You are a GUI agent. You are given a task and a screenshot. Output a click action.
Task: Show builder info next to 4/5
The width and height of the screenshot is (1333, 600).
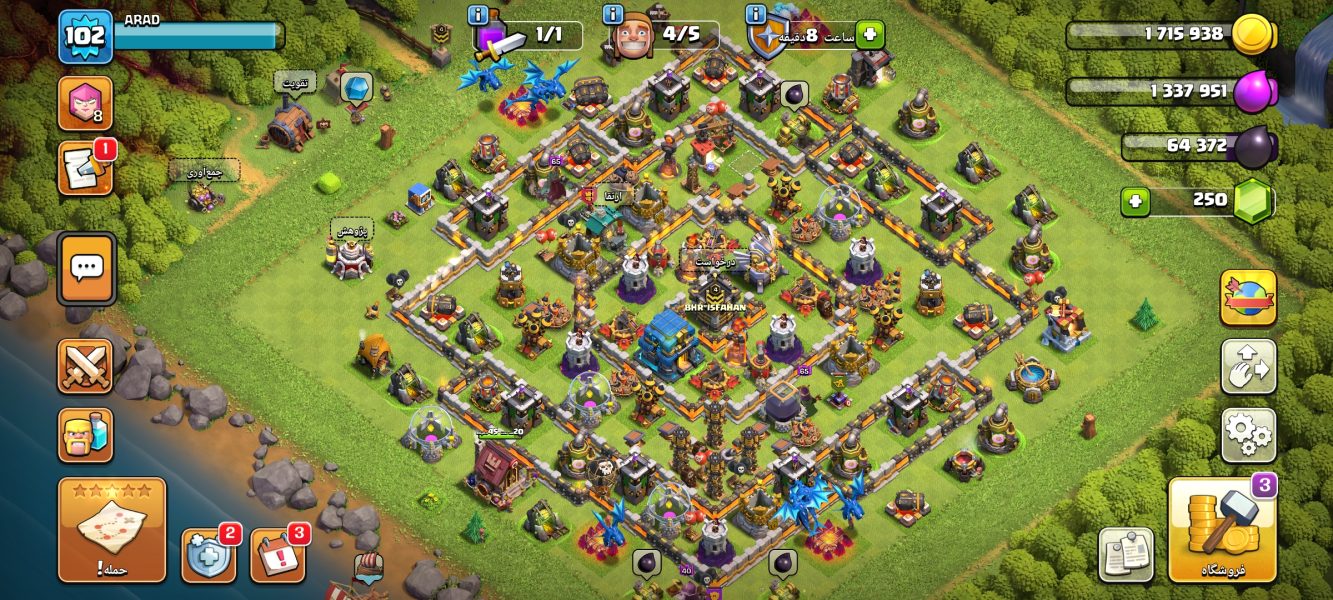613,15
